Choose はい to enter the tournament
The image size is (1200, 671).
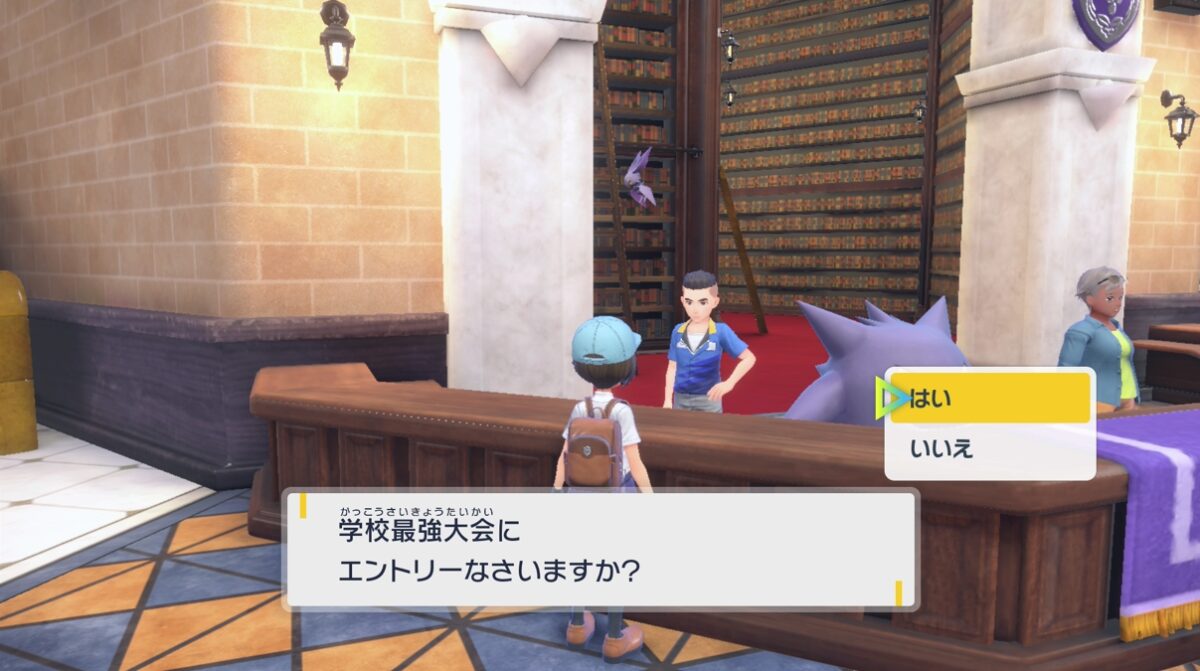pyautogui.click(x=988, y=399)
